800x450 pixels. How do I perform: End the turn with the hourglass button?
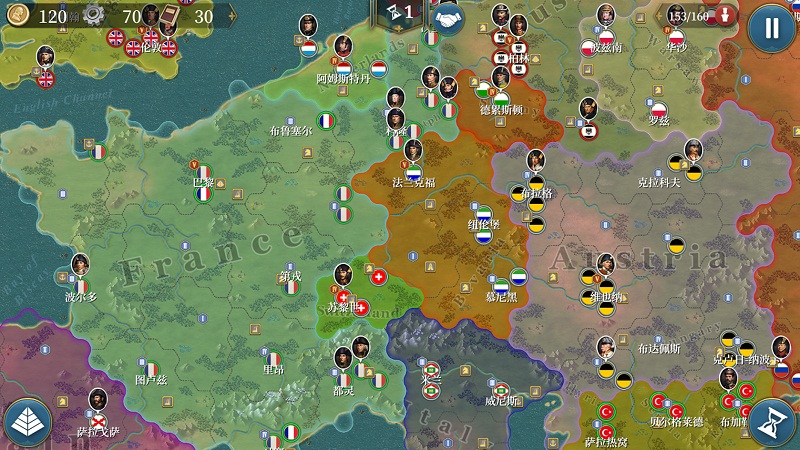771,422
